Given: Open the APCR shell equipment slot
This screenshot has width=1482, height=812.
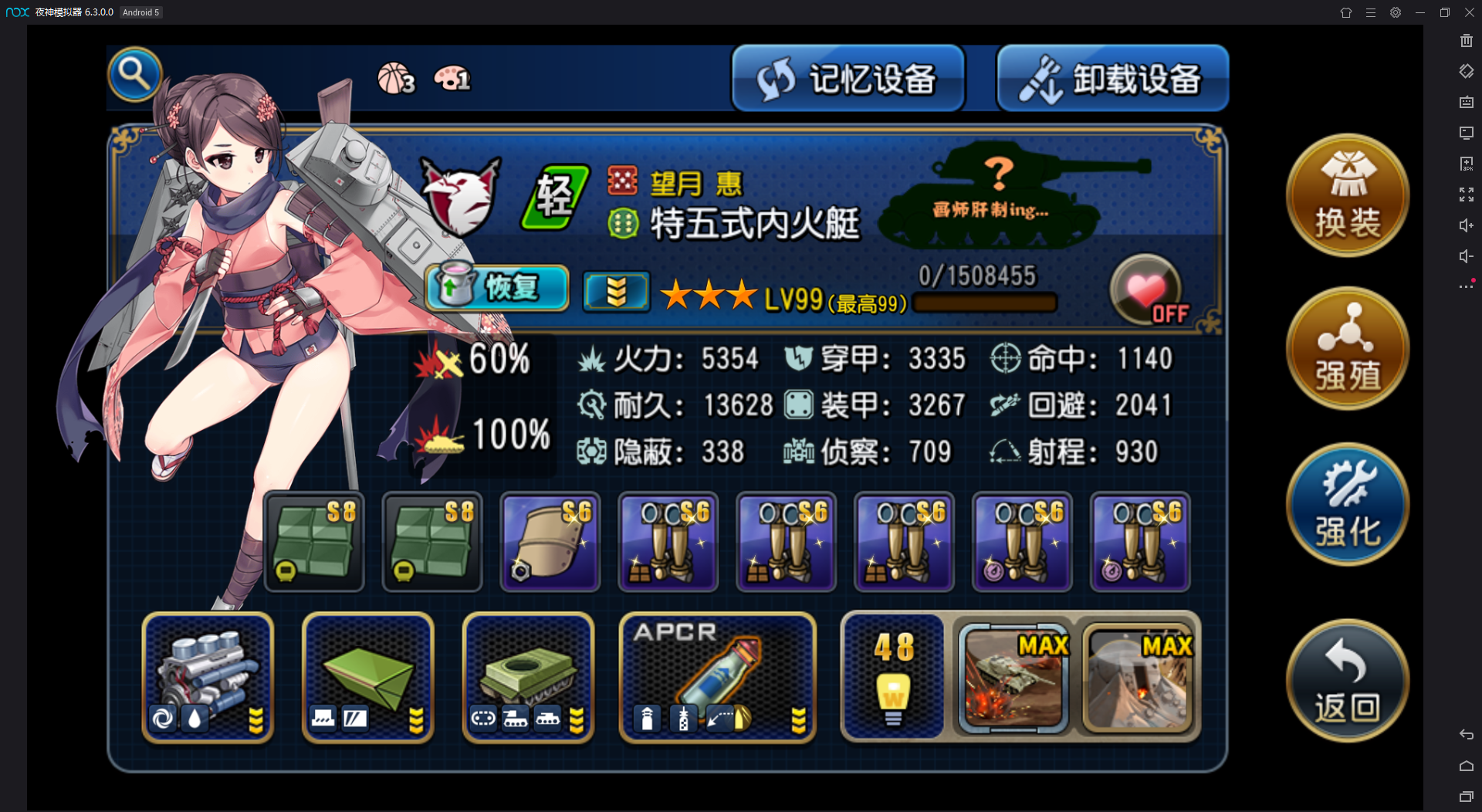Looking at the screenshot, I should pyautogui.click(x=716, y=678).
